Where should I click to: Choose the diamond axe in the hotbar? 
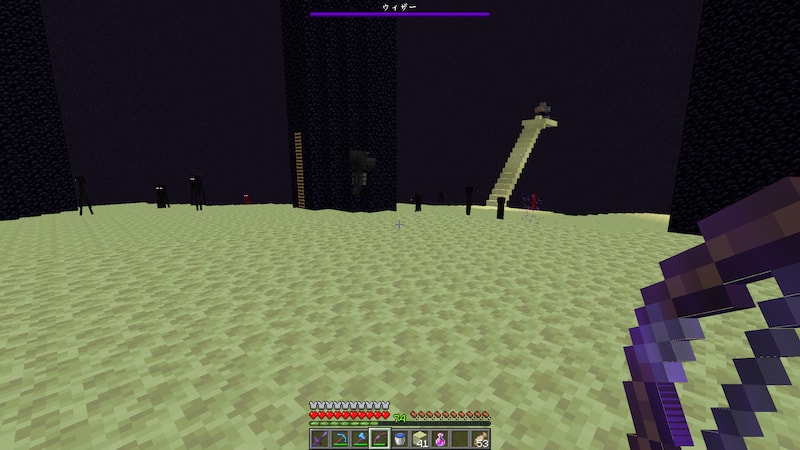click(x=359, y=438)
